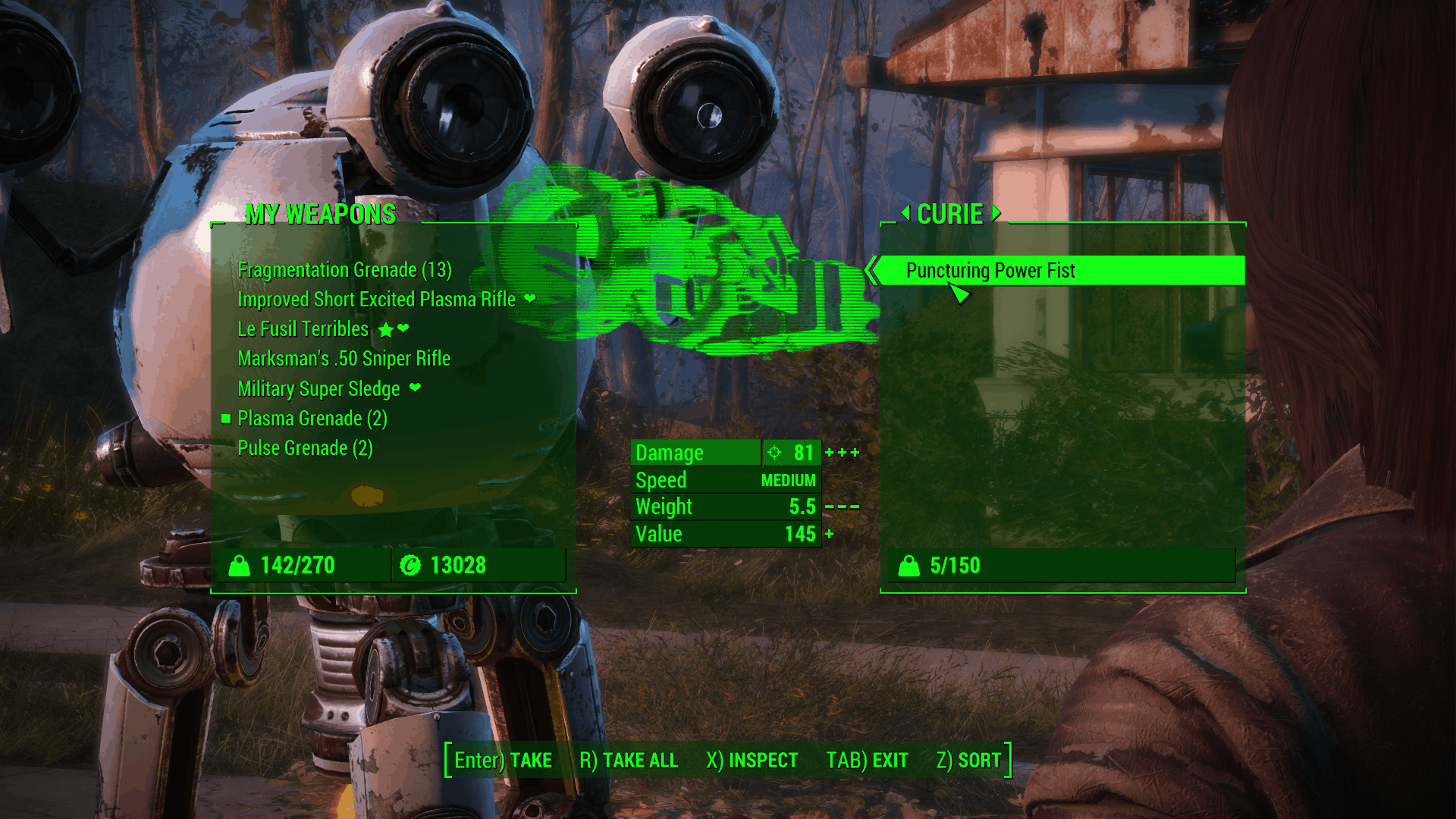The image size is (1456, 819).
Task: Choose the Improved Short Excited Plasma Rifle
Action: (x=376, y=300)
